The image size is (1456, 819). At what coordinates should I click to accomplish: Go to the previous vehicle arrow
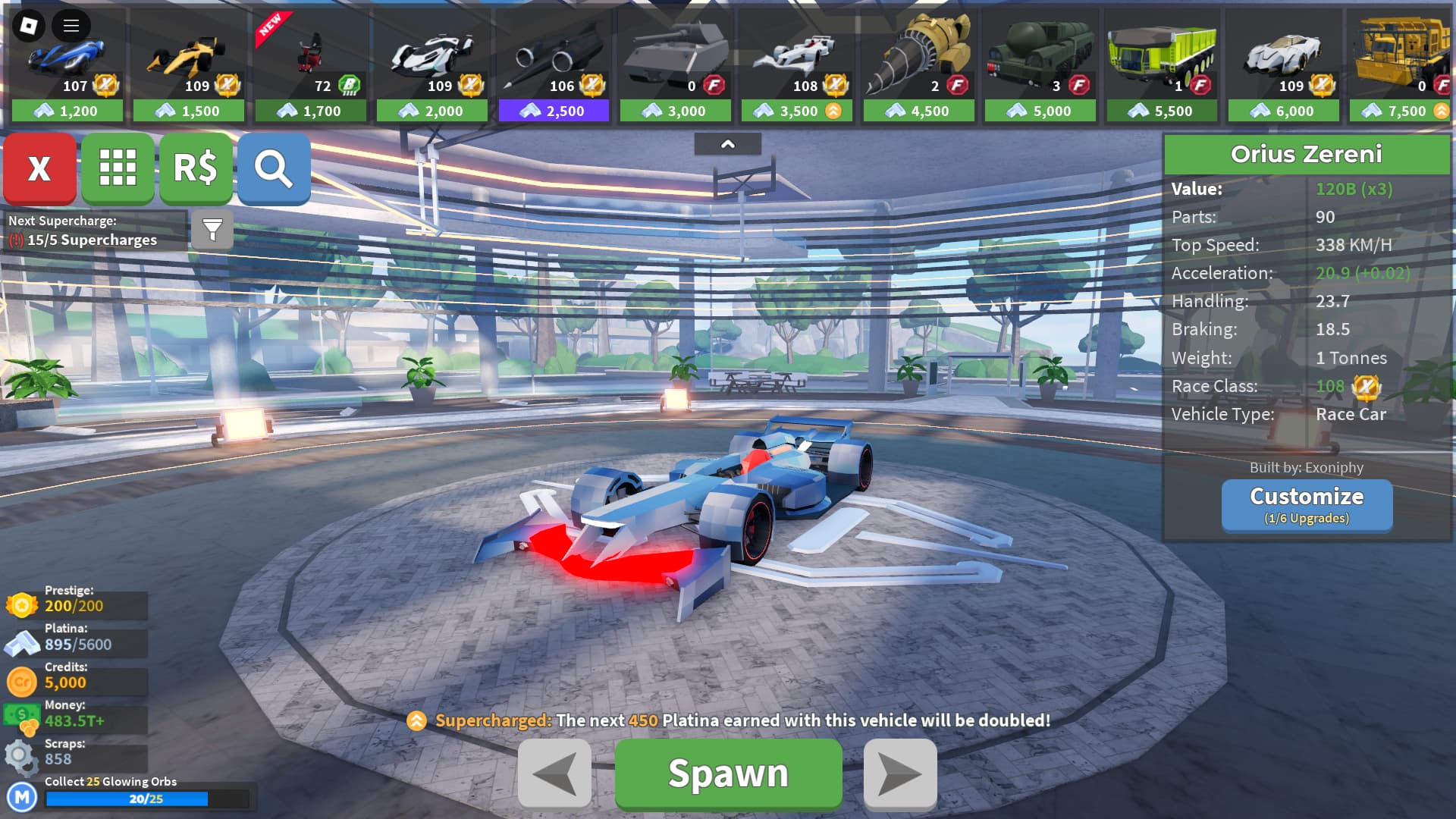pyautogui.click(x=554, y=773)
